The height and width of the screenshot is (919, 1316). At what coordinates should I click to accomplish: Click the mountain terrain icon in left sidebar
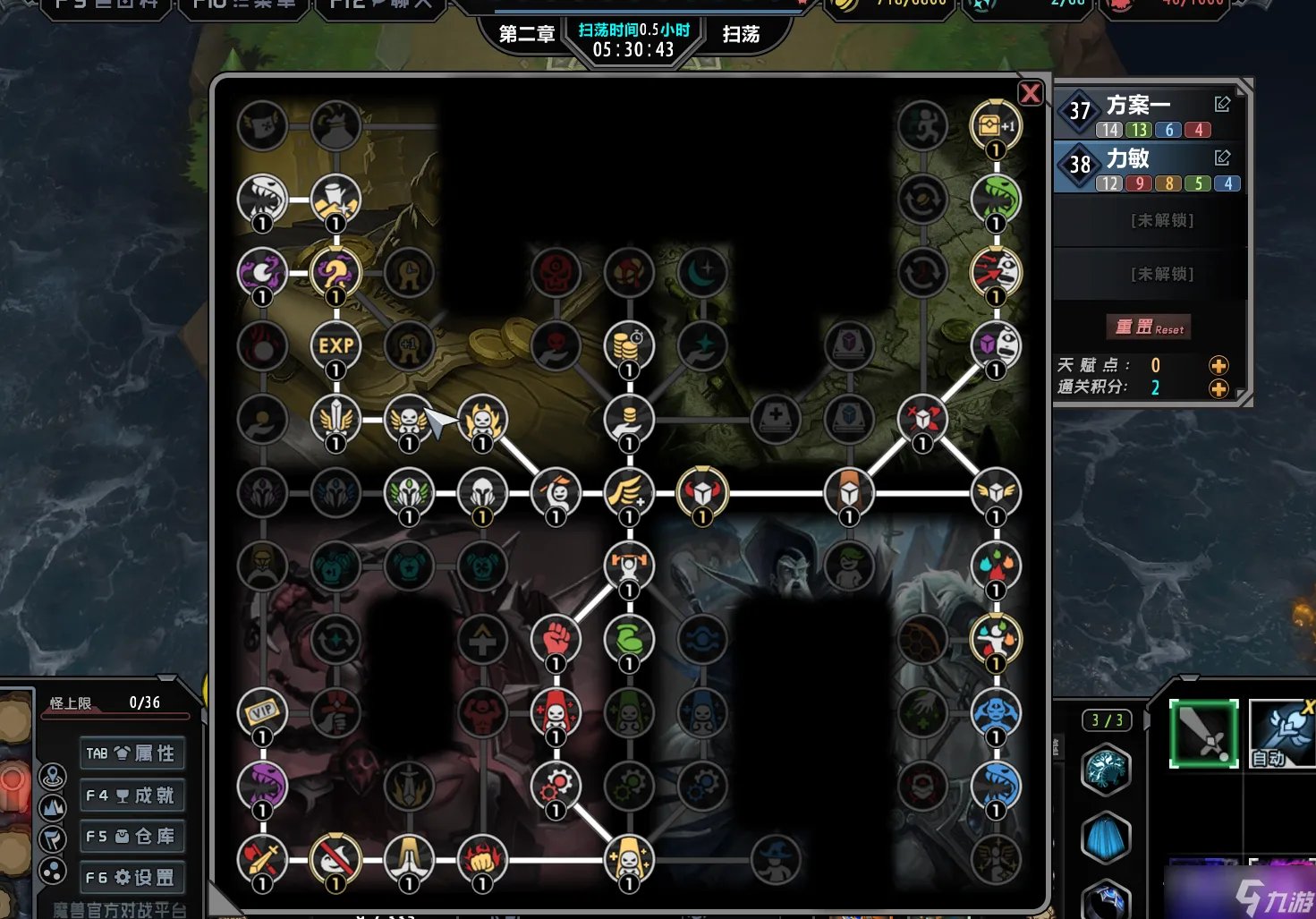pos(54,805)
